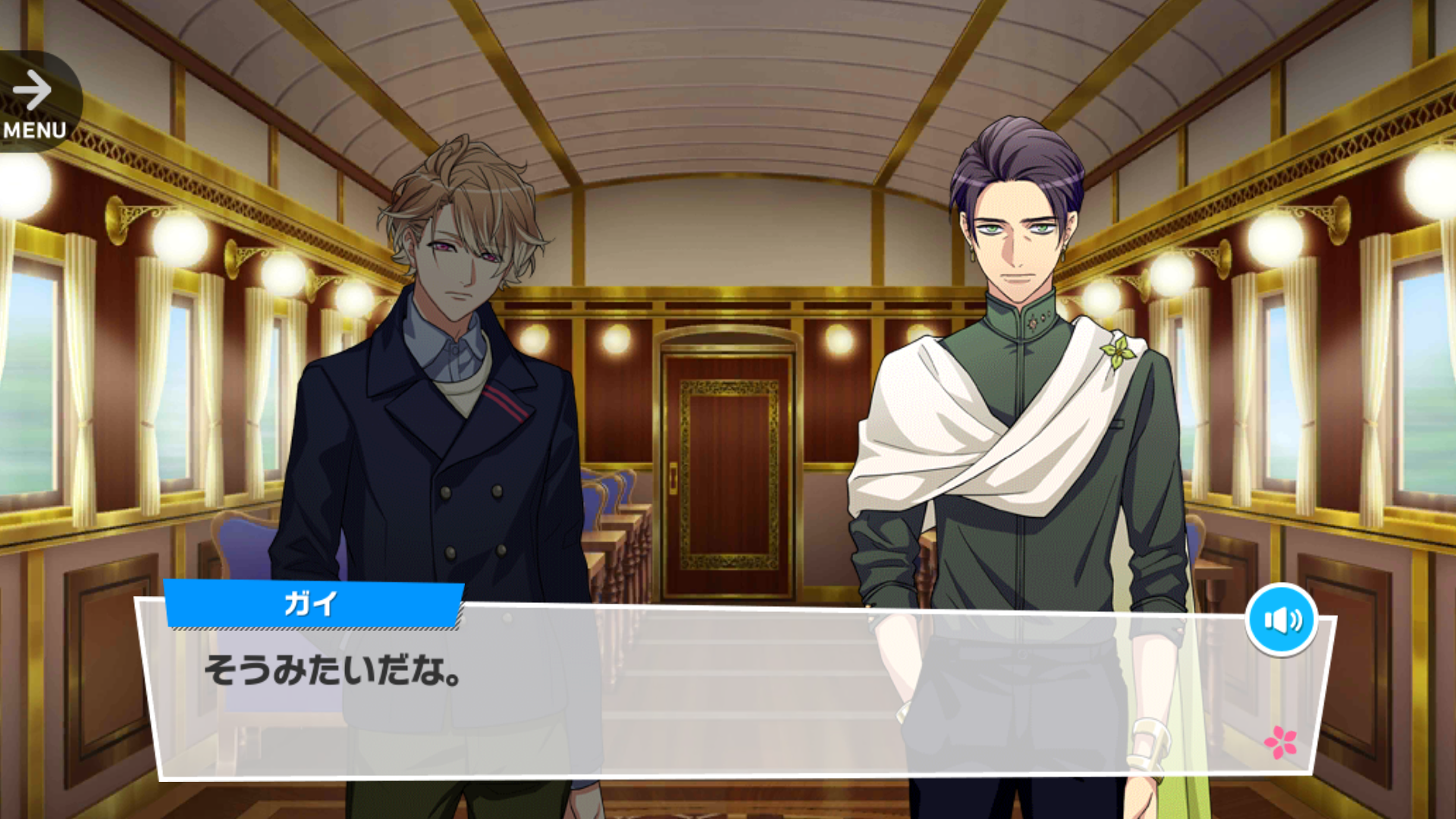Replay the voice line with speaker button
1456x819 pixels.
click(x=1281, y=620)
